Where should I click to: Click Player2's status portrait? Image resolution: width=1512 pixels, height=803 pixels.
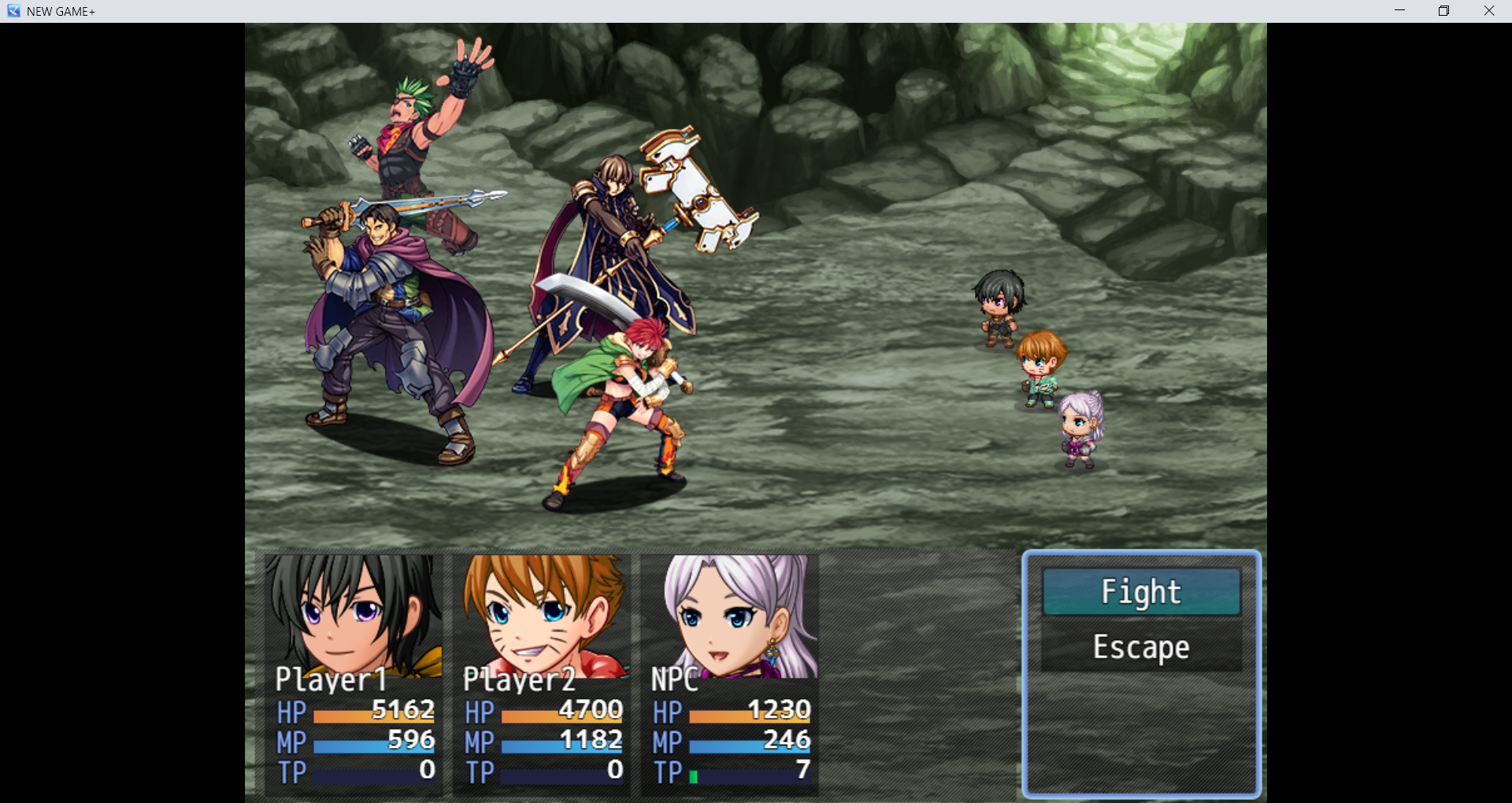pyautogui.click(x=542, y=616)
